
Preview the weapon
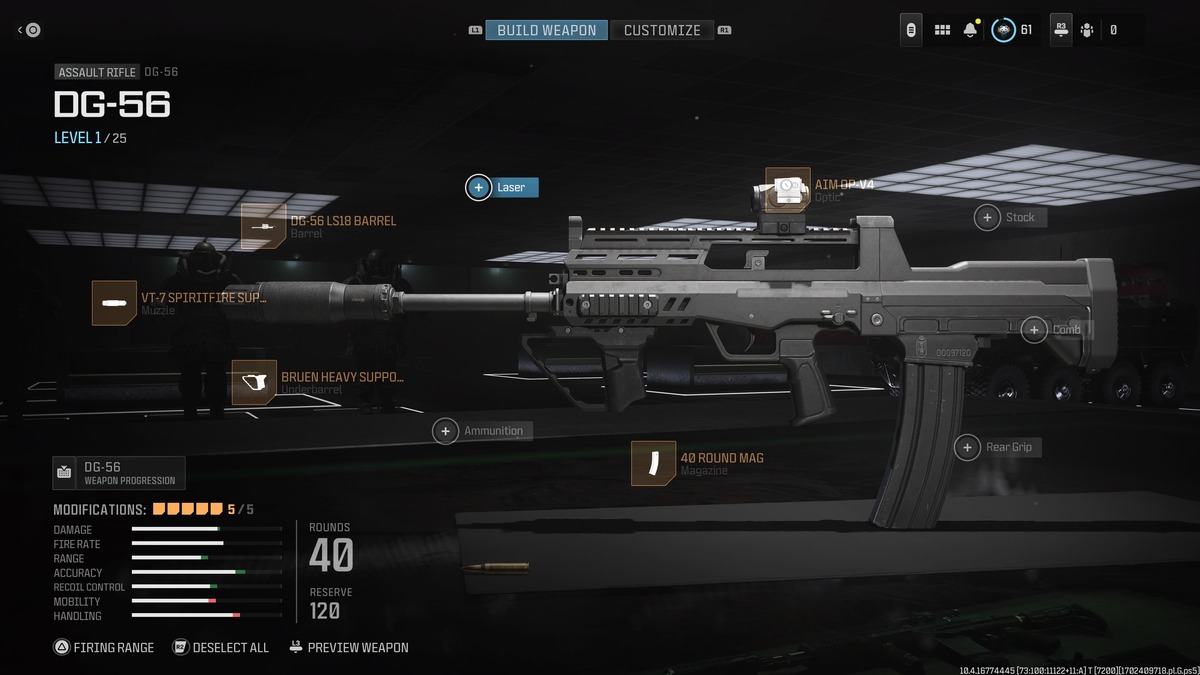348,647
